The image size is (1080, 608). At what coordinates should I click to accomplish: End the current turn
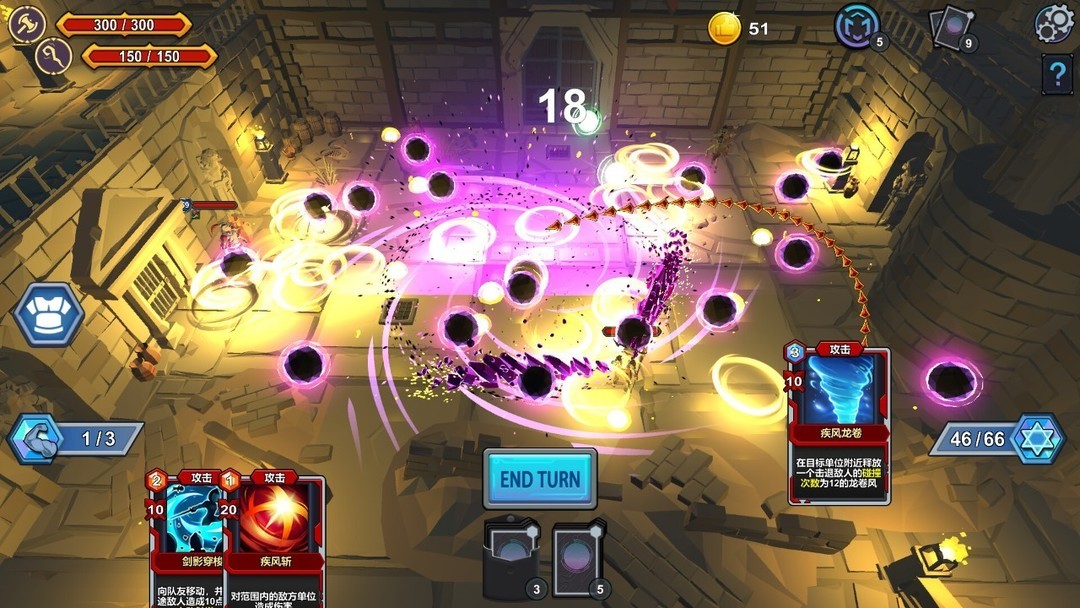539,479
